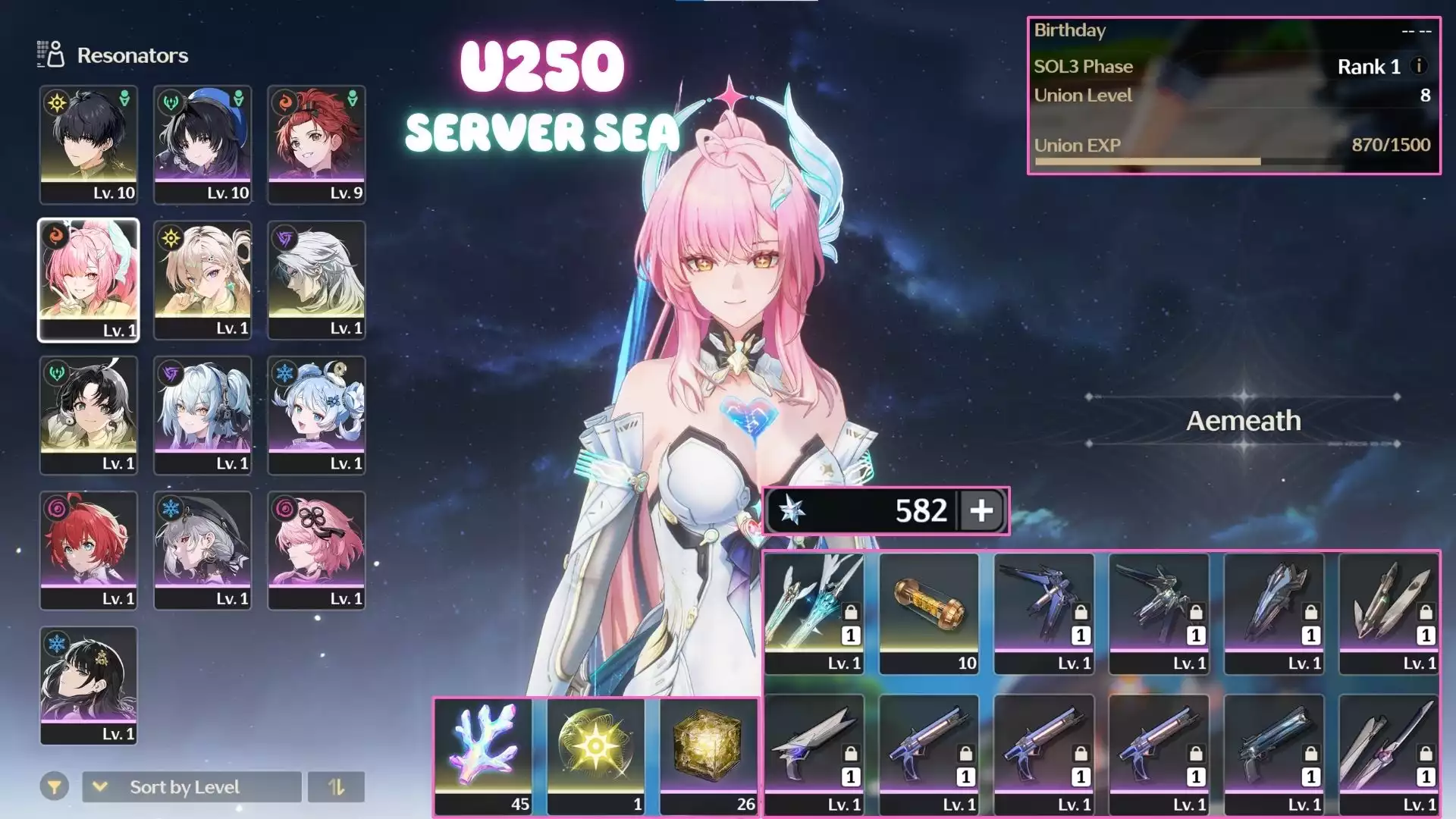Select the blue-haired resonator with hair buns
Screen dimensions: 1456x819
tap(316, 415)
